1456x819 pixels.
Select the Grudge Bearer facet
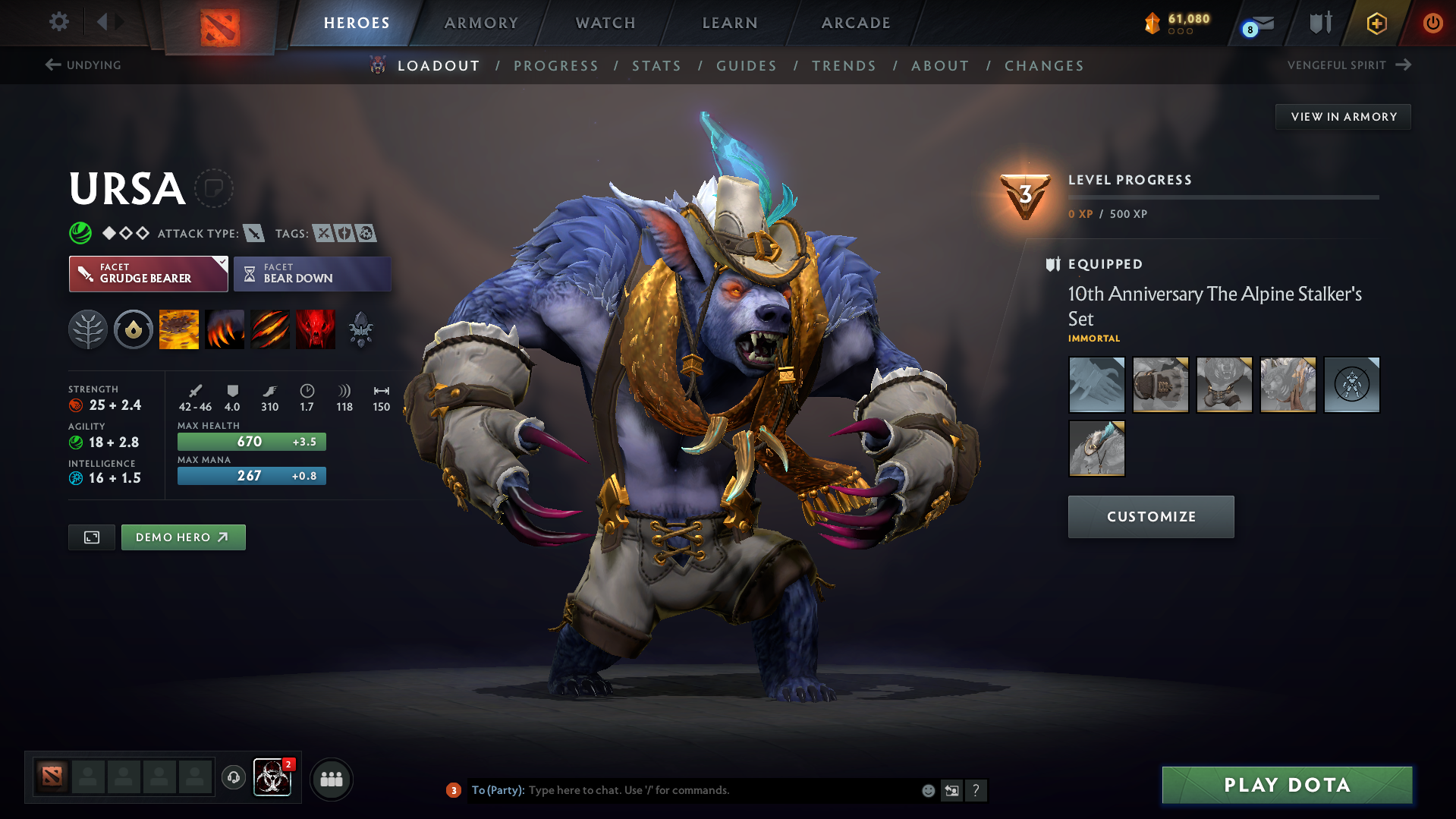click(148, 273)
